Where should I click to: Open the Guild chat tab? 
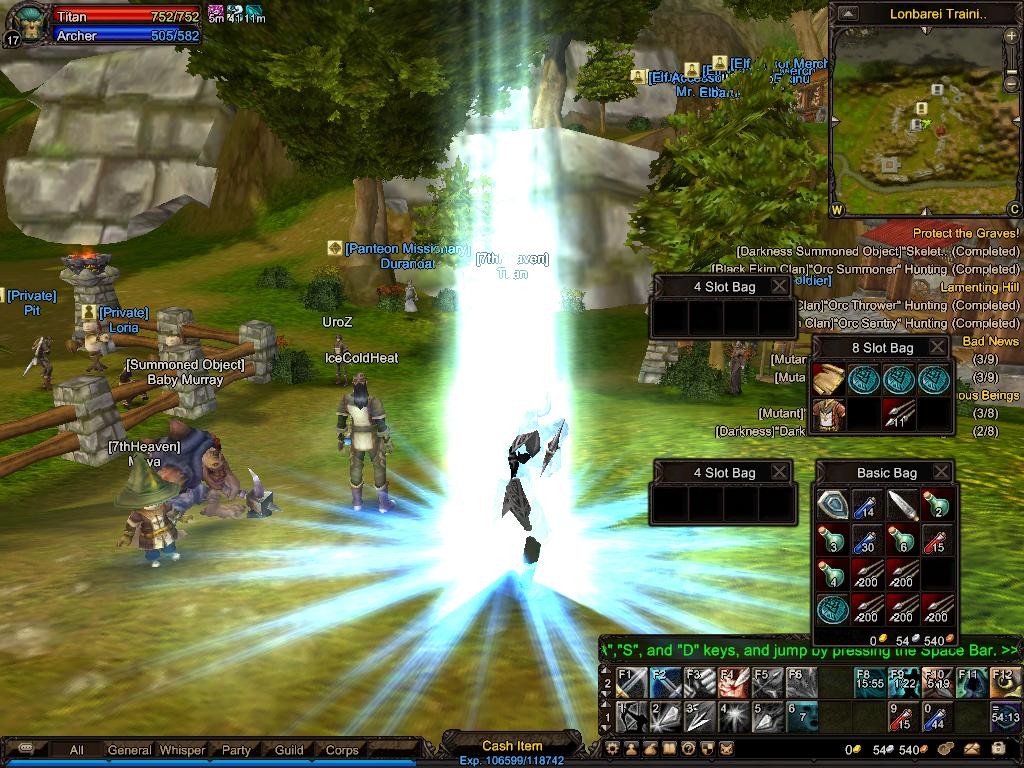pos(289,749)
